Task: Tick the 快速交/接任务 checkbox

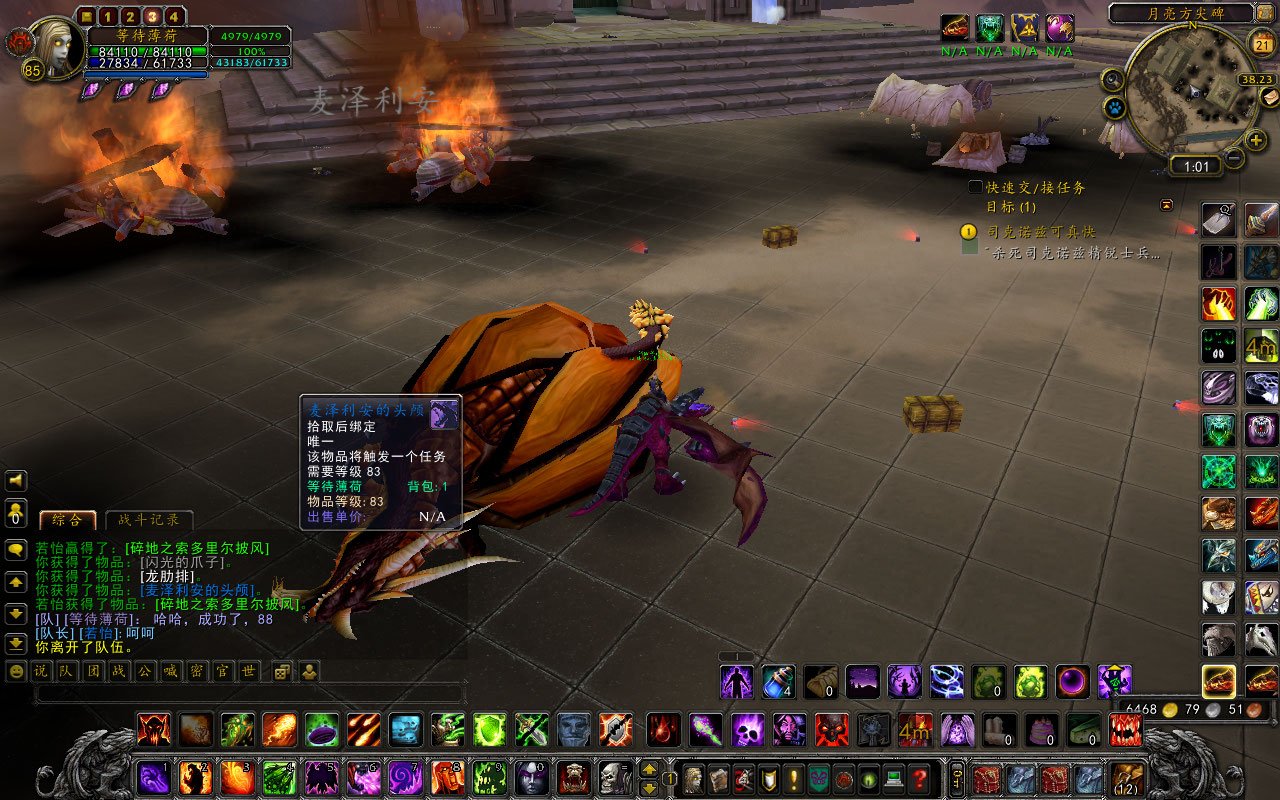Action: (975, 187)
